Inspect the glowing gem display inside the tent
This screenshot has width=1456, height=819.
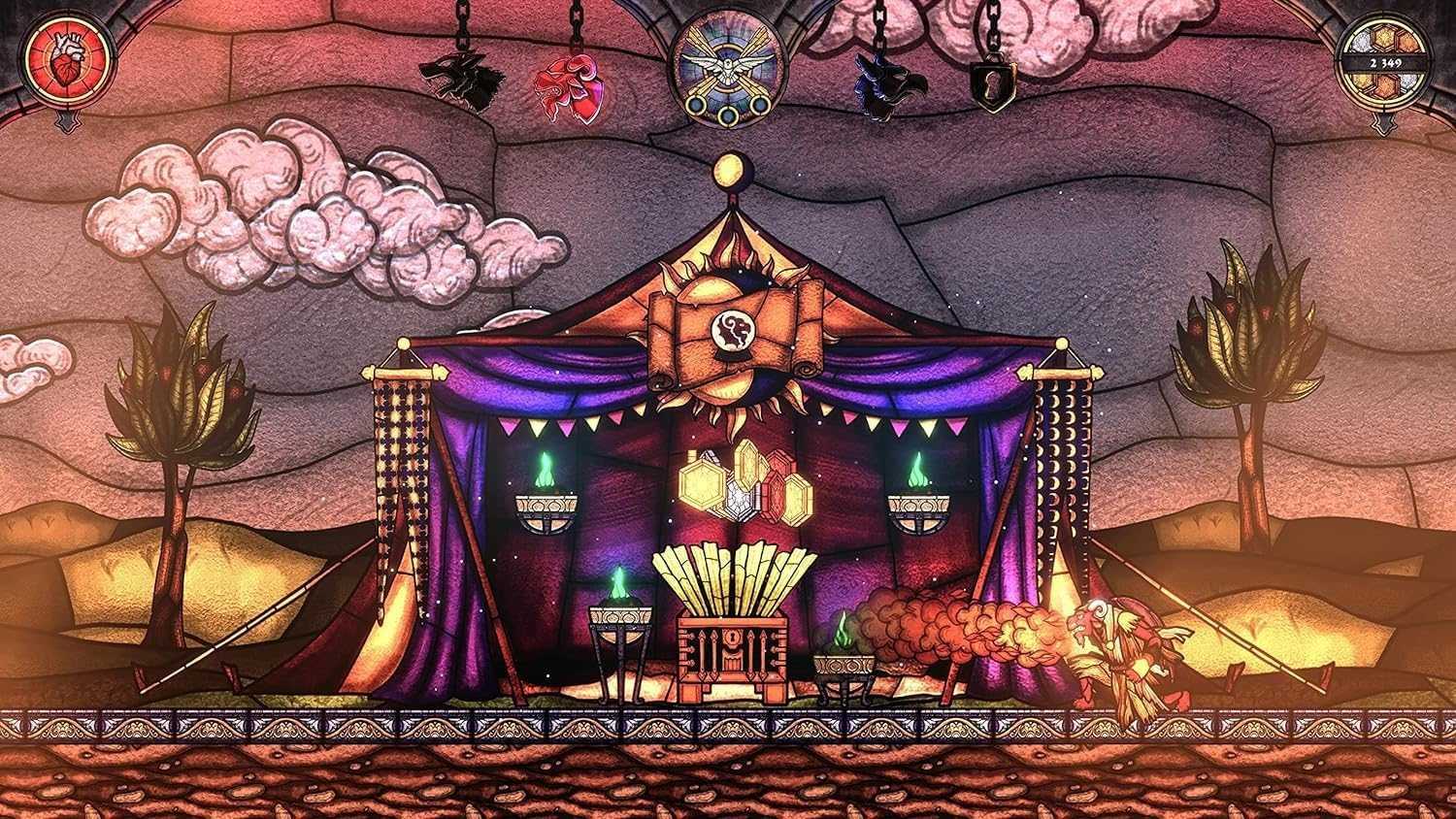pos(745,480)
